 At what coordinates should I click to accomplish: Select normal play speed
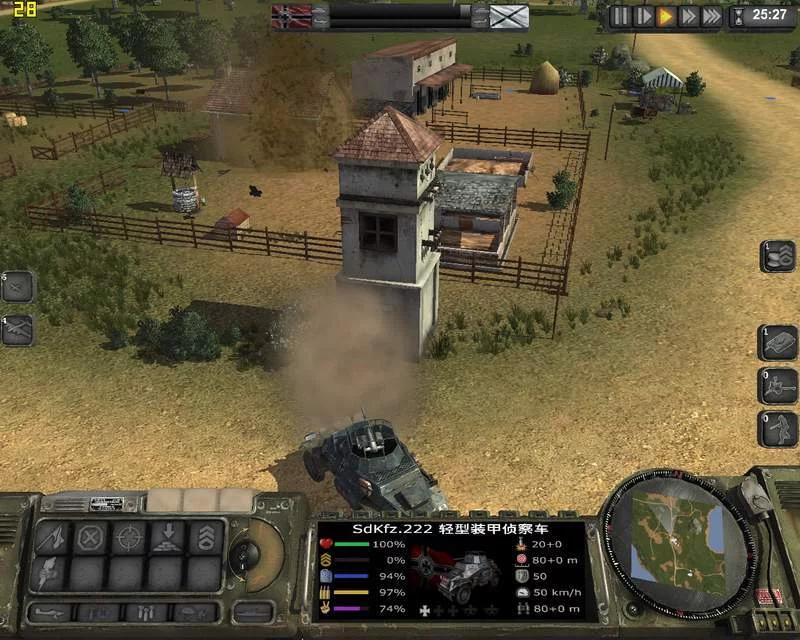[666, 16]
